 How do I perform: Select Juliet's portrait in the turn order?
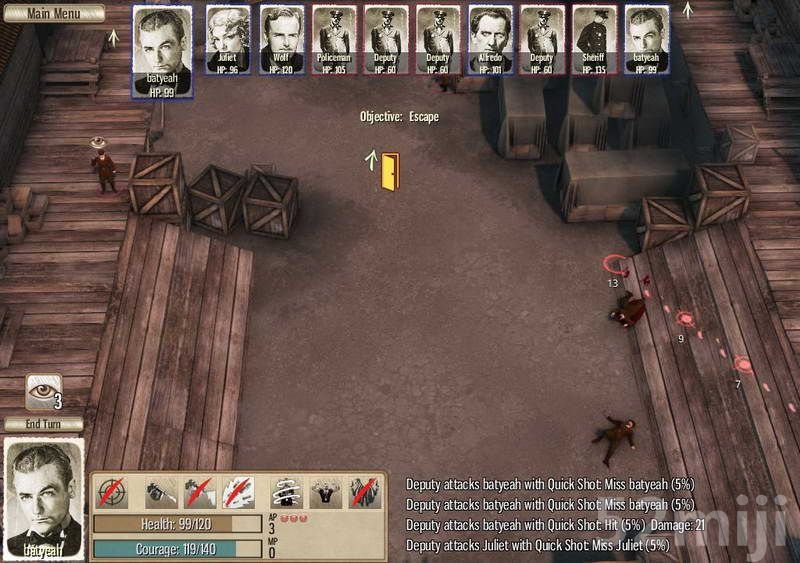(x=230, y=40)
